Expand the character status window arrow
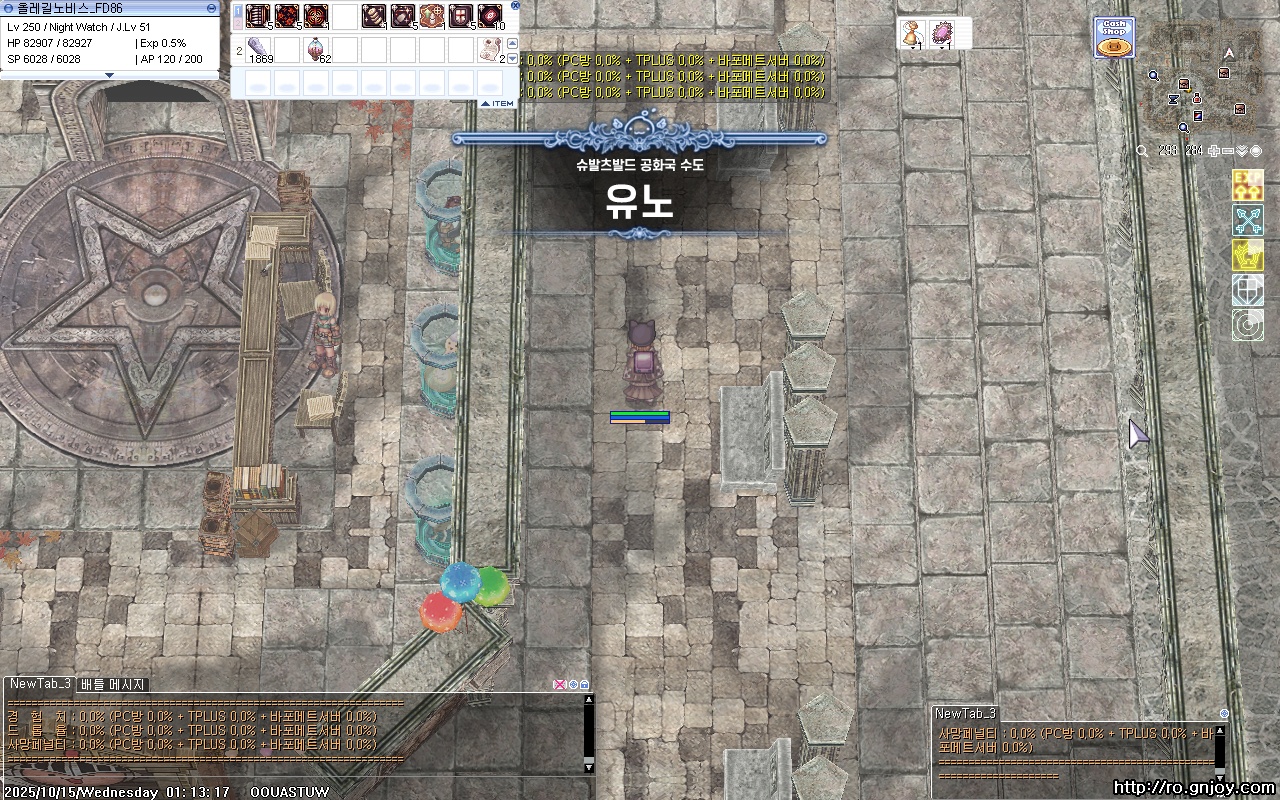 coord(110,75)
